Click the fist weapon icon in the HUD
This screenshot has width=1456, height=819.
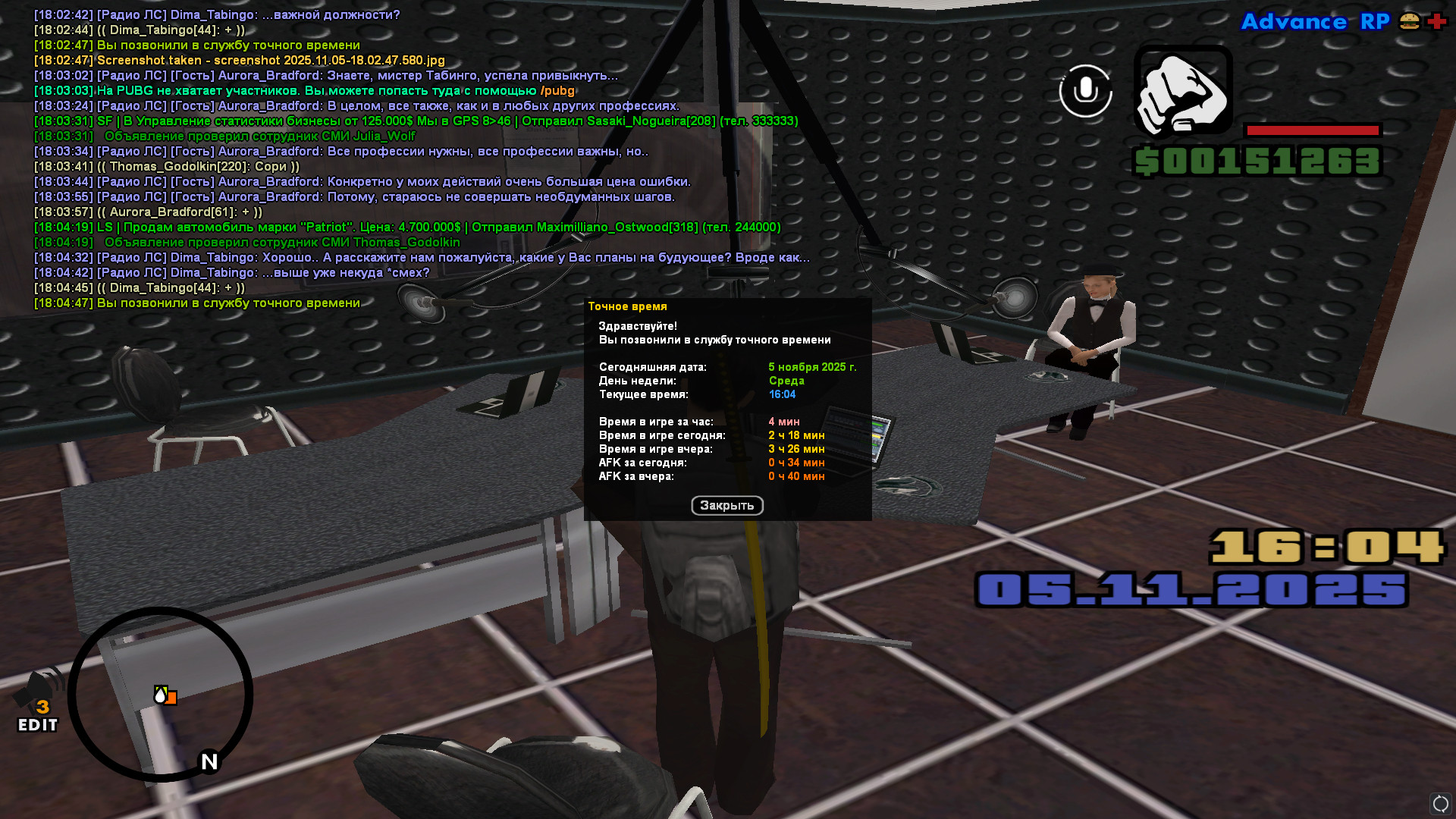point(1185,93)
